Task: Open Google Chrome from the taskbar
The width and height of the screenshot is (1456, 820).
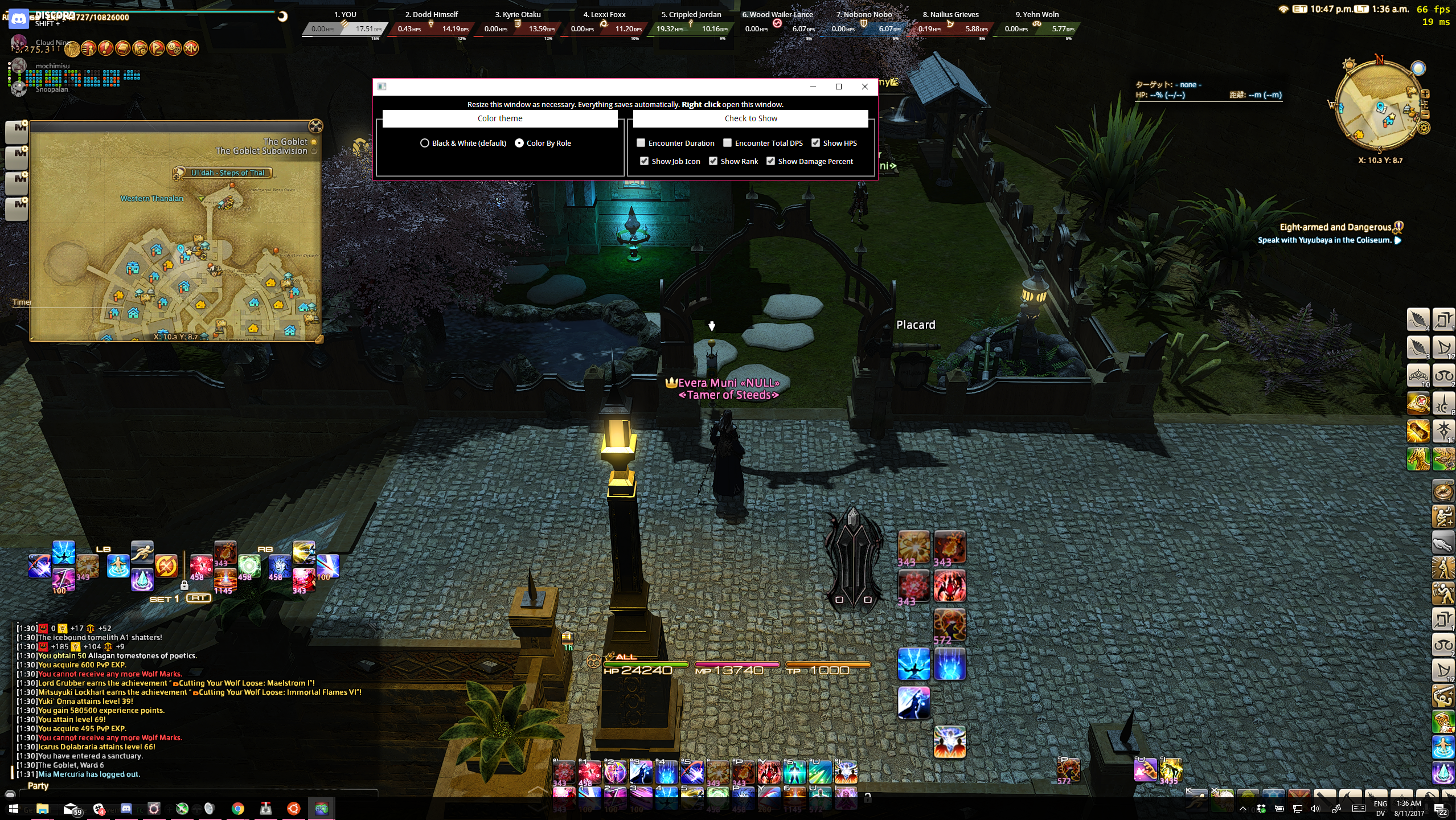Action: (x=238, y=809)
